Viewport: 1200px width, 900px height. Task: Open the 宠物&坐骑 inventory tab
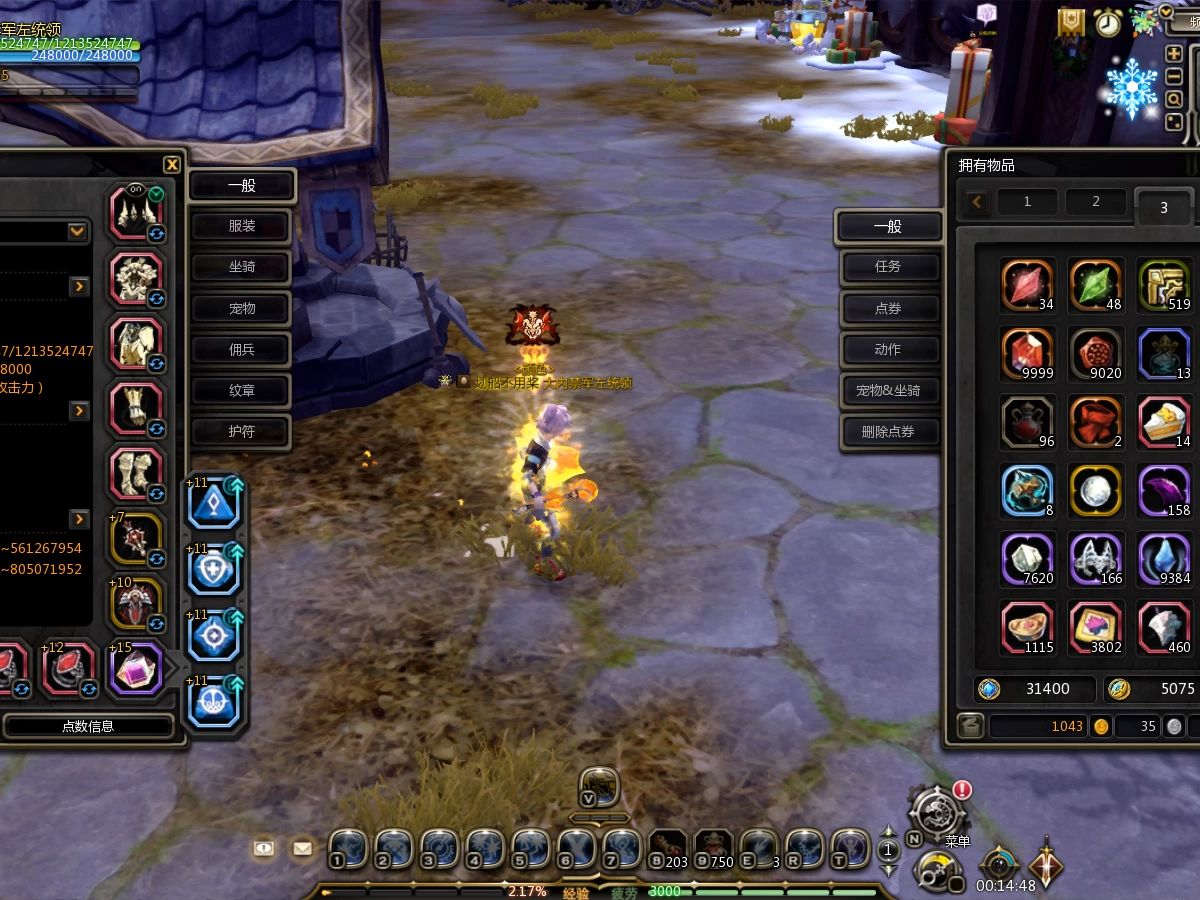click(x=888, y=390)
